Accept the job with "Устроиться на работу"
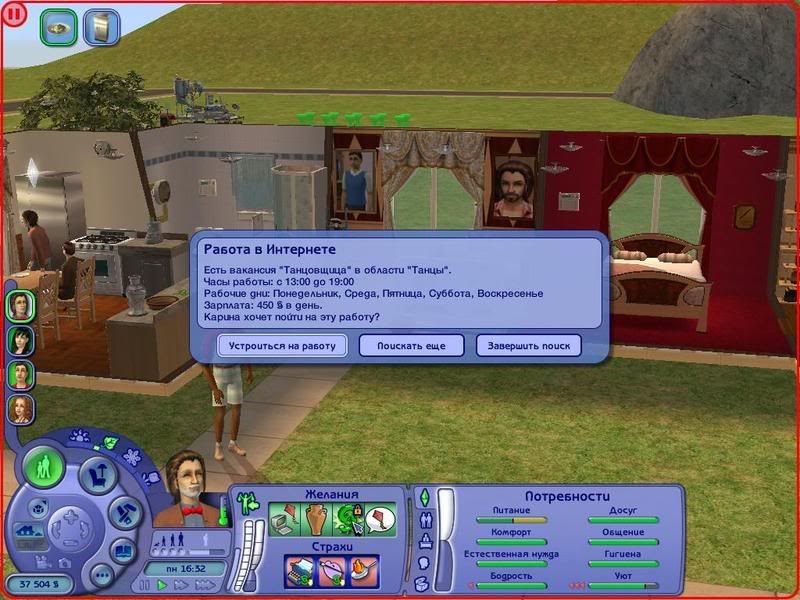Viewport: 800px width, 600px height. (282, 345)
